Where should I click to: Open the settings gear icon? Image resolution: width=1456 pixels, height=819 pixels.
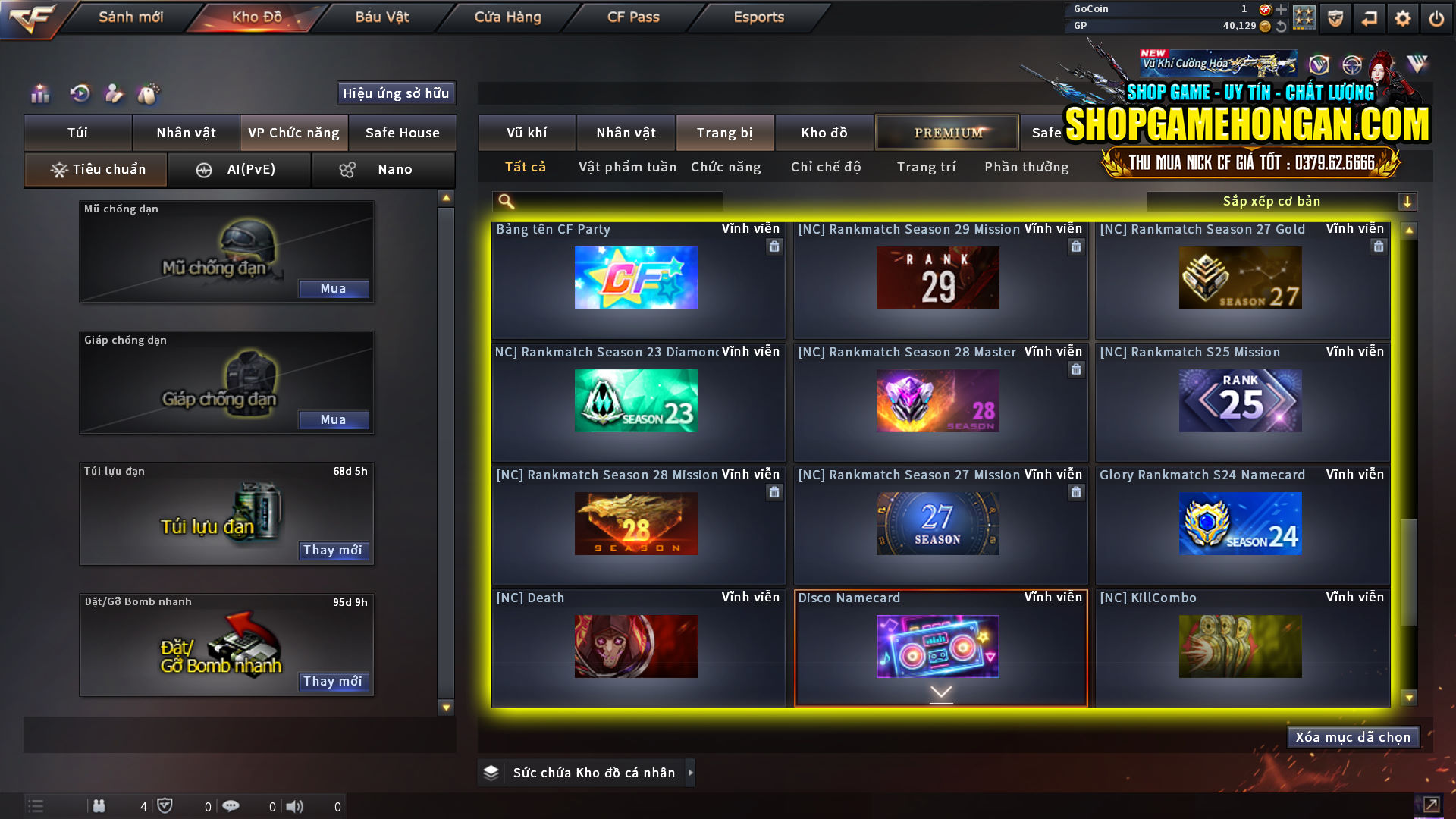pos(1403,17)
